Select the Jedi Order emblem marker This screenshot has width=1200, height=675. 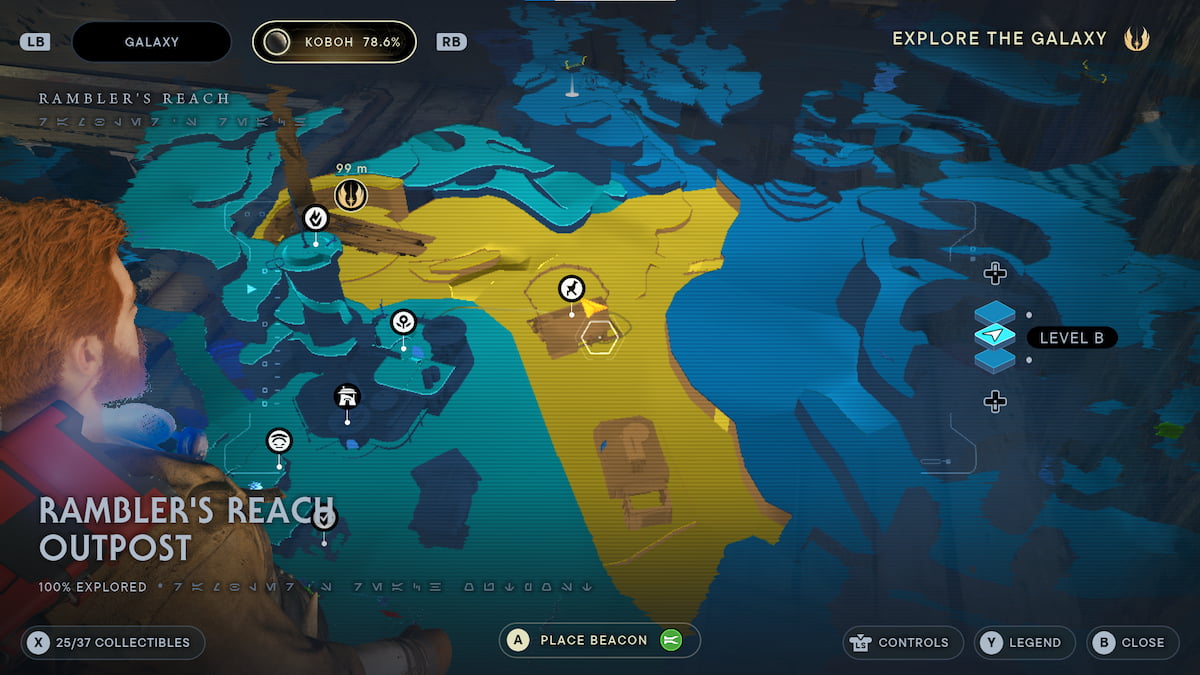coord(350,194)
